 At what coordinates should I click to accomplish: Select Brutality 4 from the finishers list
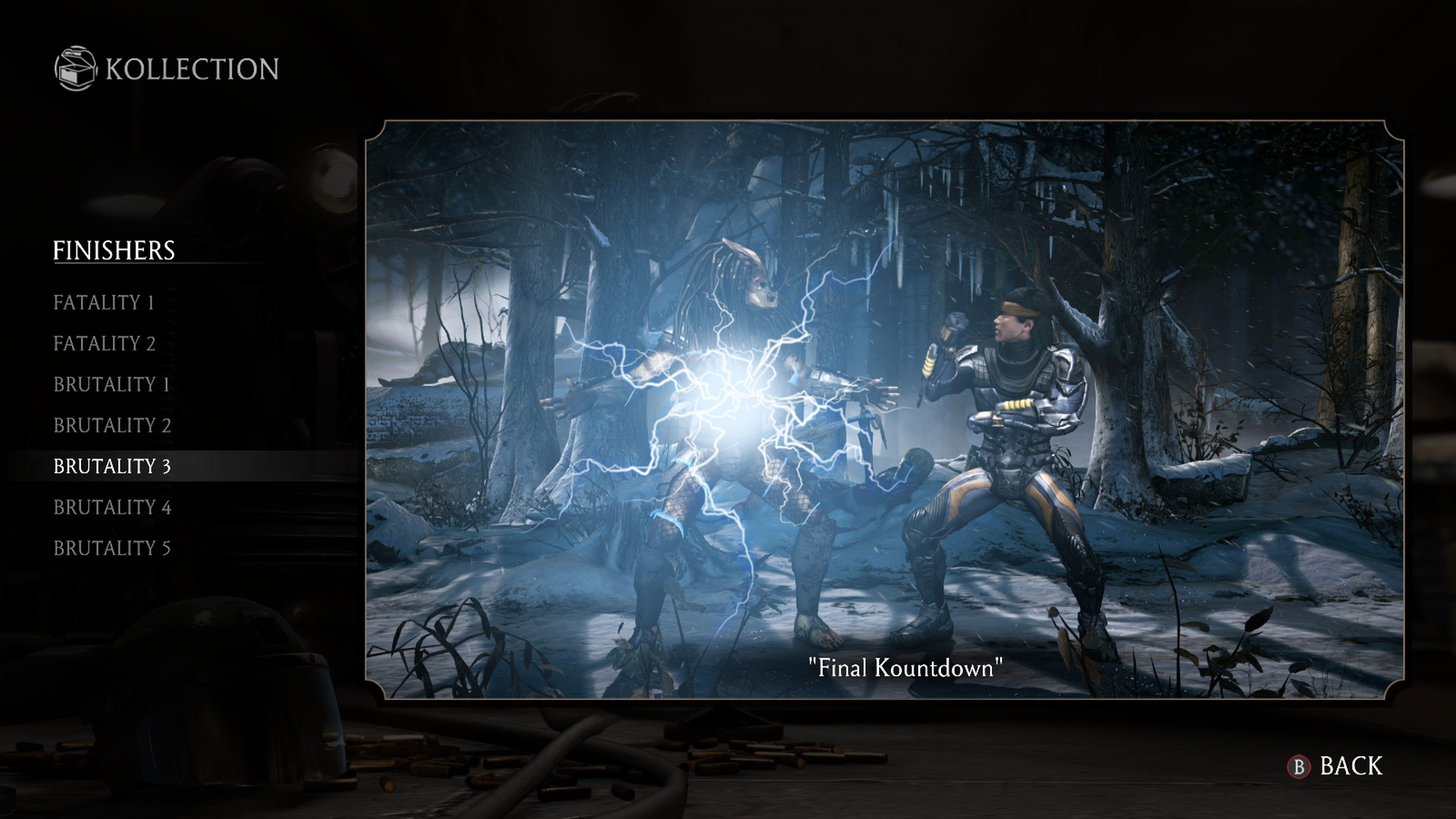114,507
